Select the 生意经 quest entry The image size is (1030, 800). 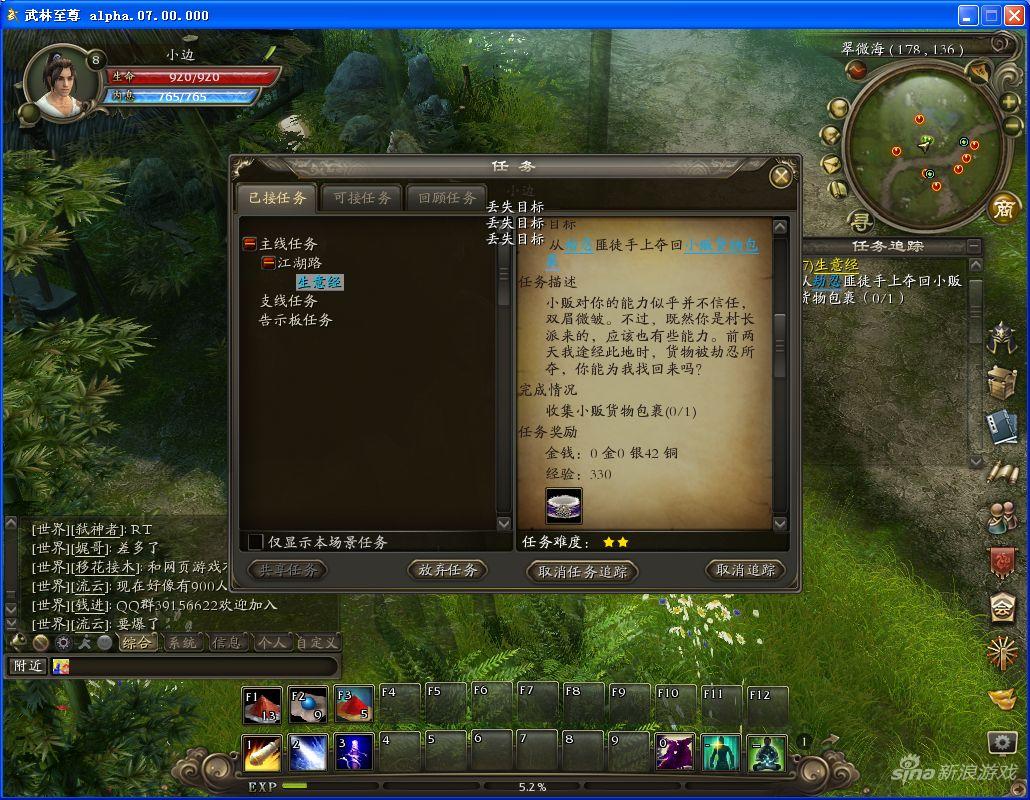pos(320,282)
